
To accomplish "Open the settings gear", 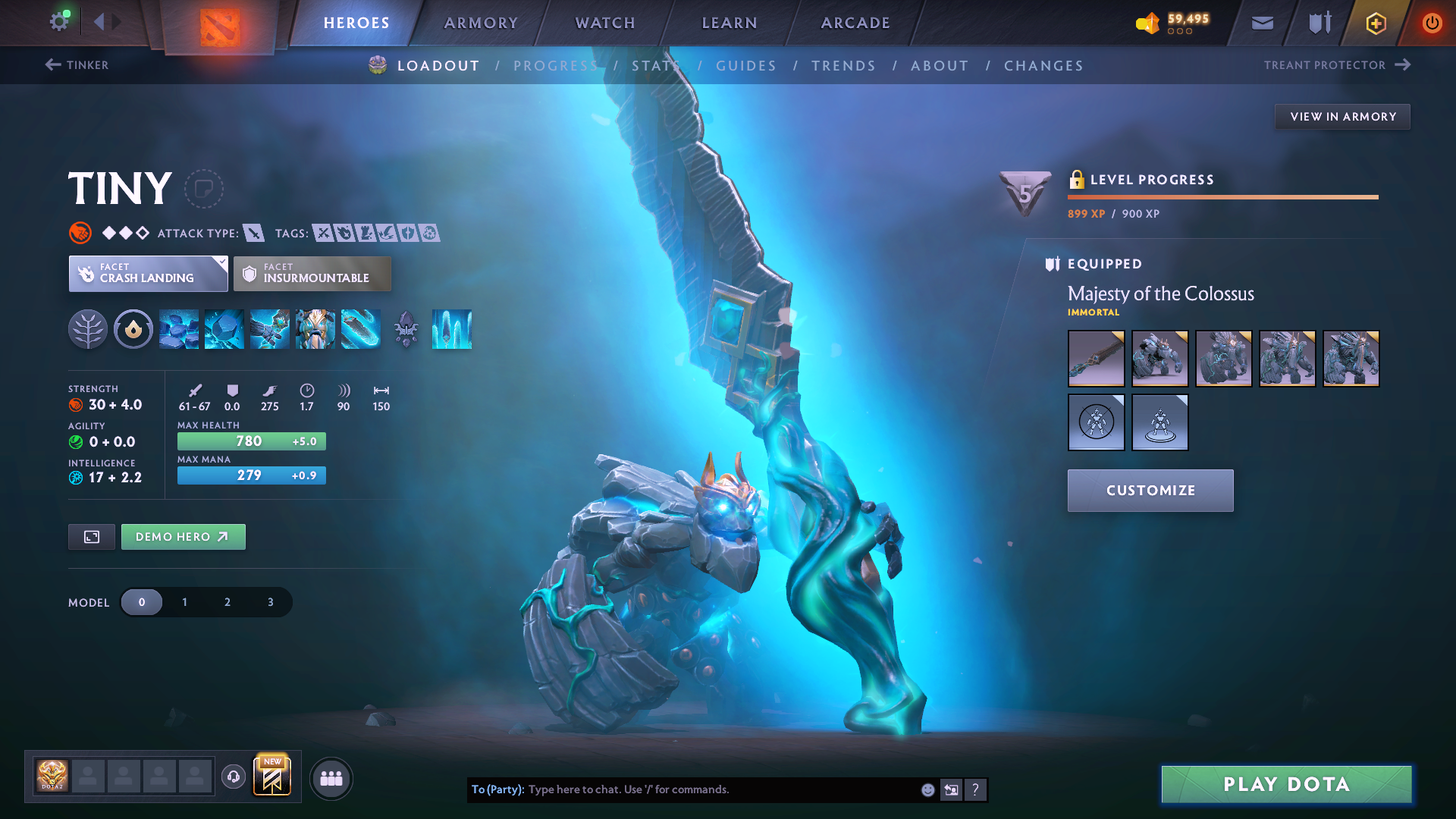I will coord(58,21).
